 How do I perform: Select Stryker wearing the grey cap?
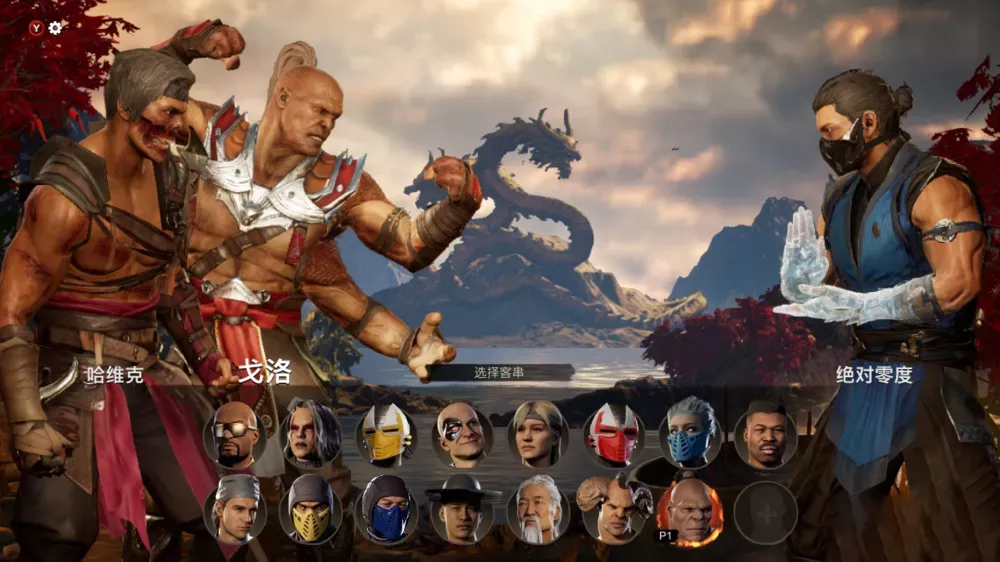tap(235, 510)
